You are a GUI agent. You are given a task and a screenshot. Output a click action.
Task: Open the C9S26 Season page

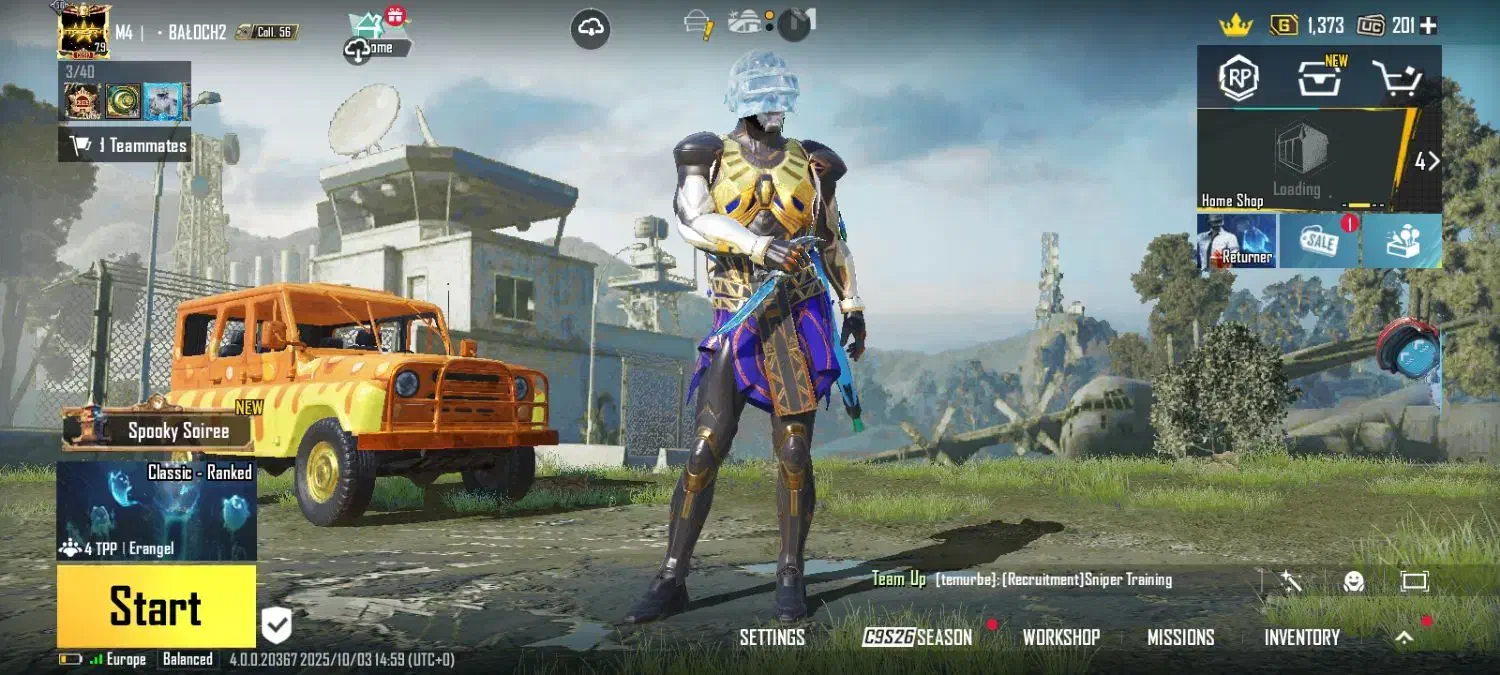[917, 638]
